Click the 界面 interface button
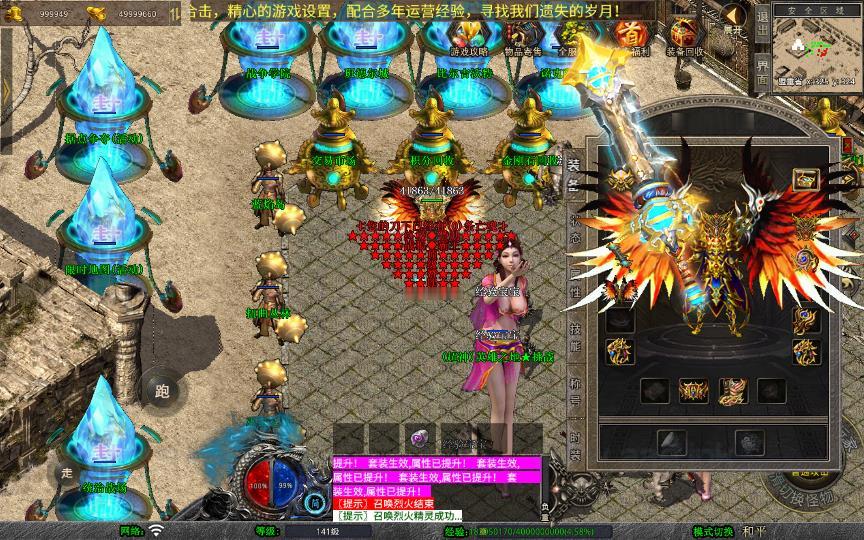Screen dimensions: 864x540 762,72
